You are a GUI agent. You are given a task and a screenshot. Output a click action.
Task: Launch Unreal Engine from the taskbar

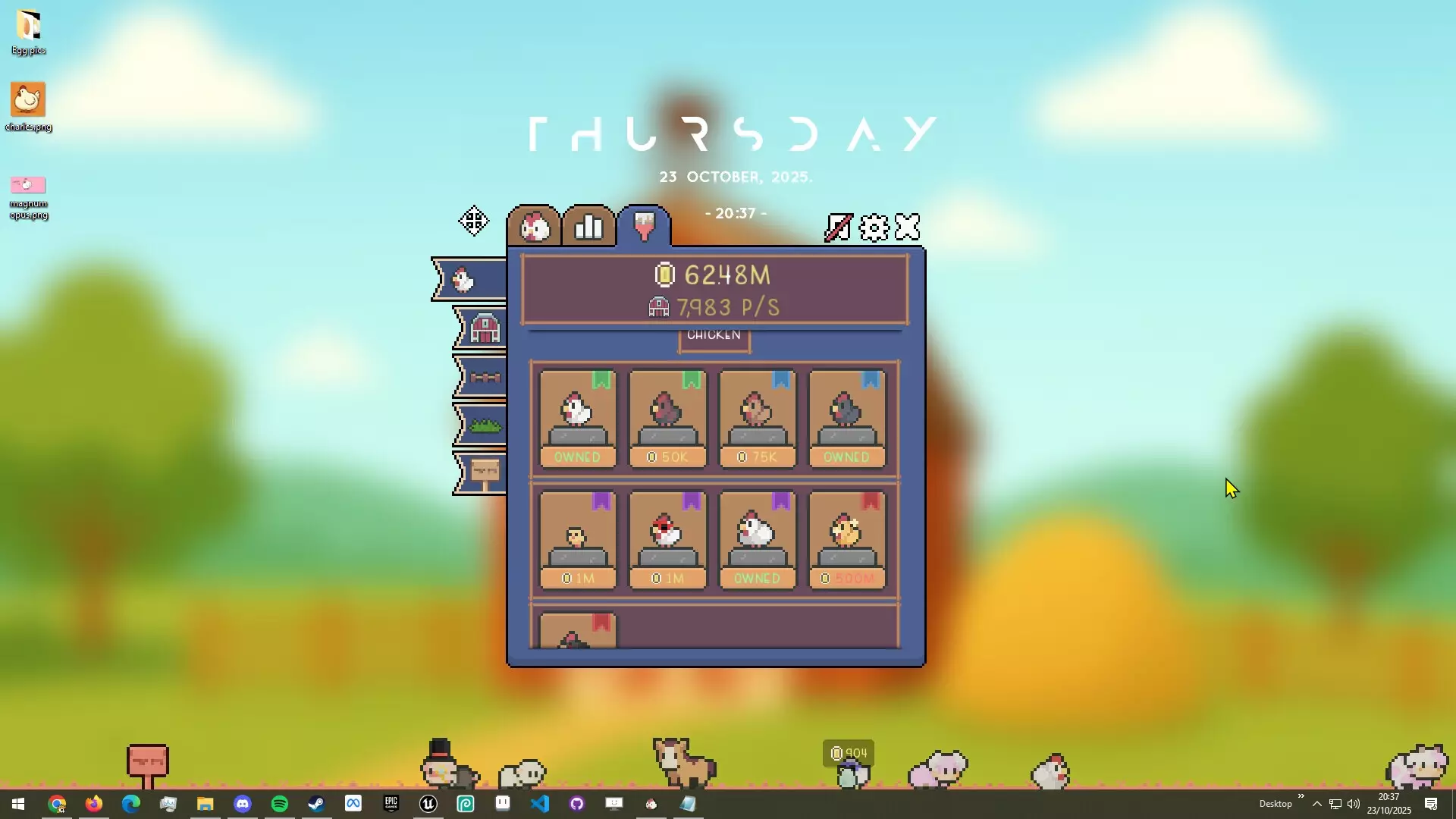tap(428, 804)
